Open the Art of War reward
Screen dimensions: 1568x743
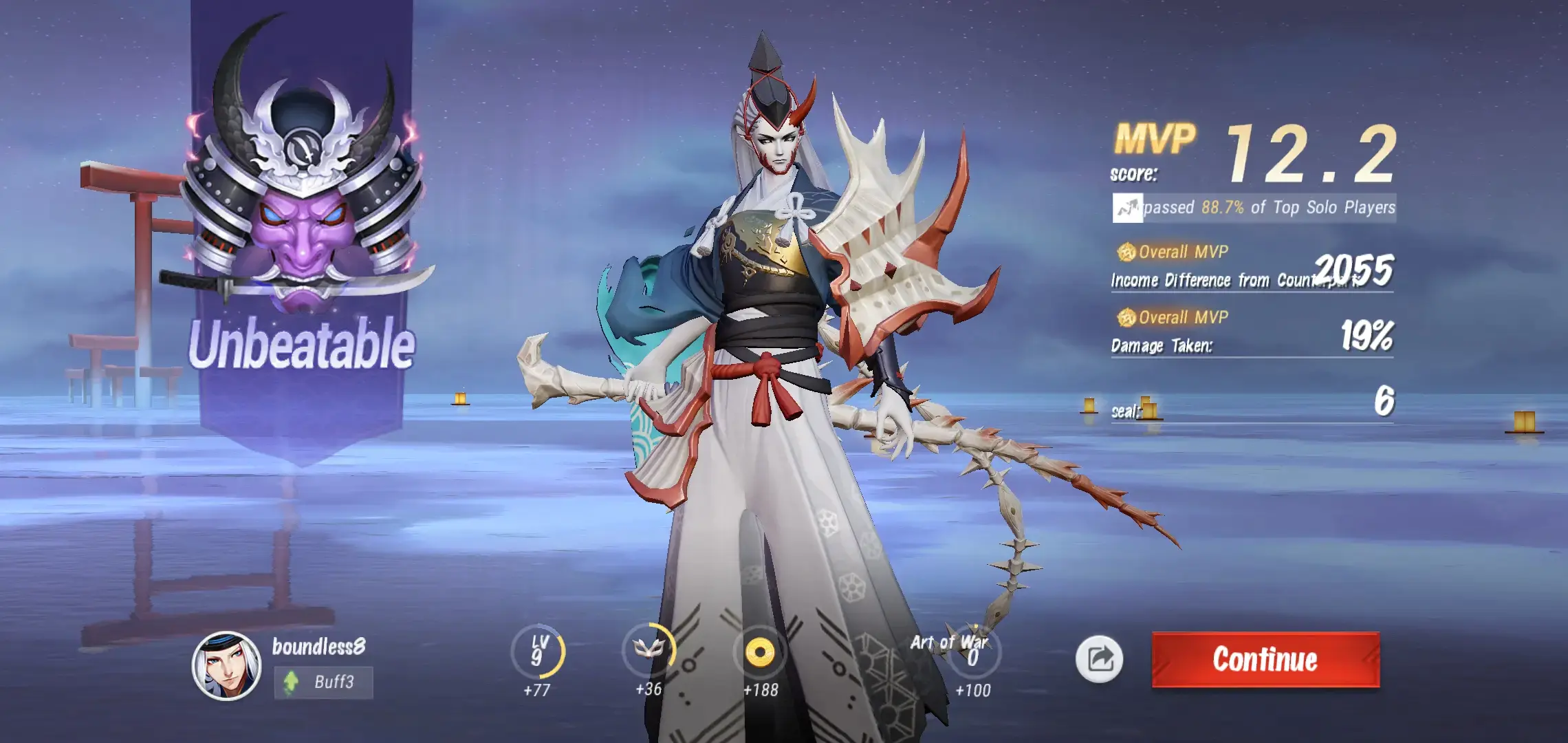(x=972, y=652)
